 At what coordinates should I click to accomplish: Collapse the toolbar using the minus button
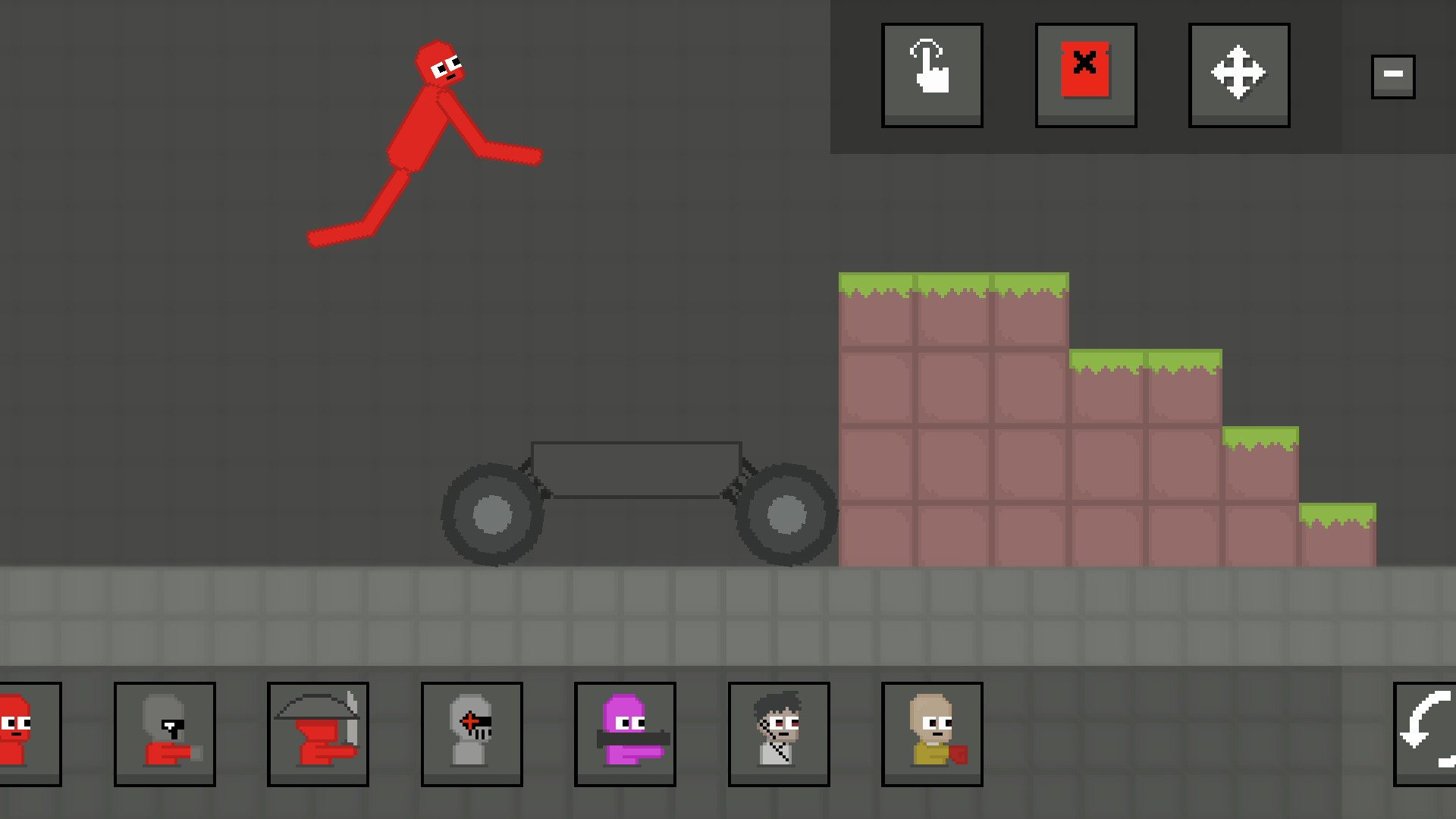[x=1392, y=74]
